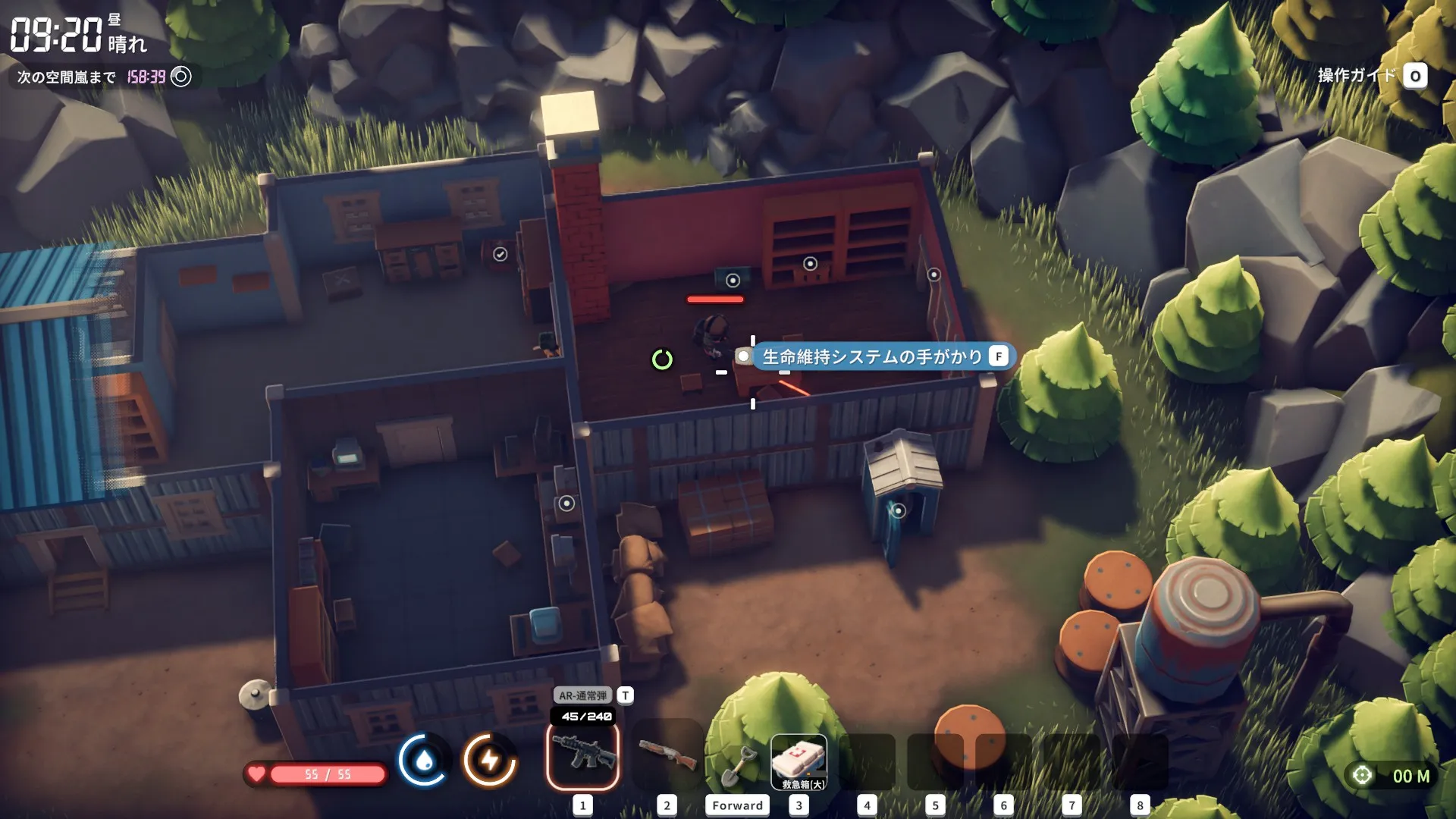Switch to the shotgun weapon slot

[667, 755]
